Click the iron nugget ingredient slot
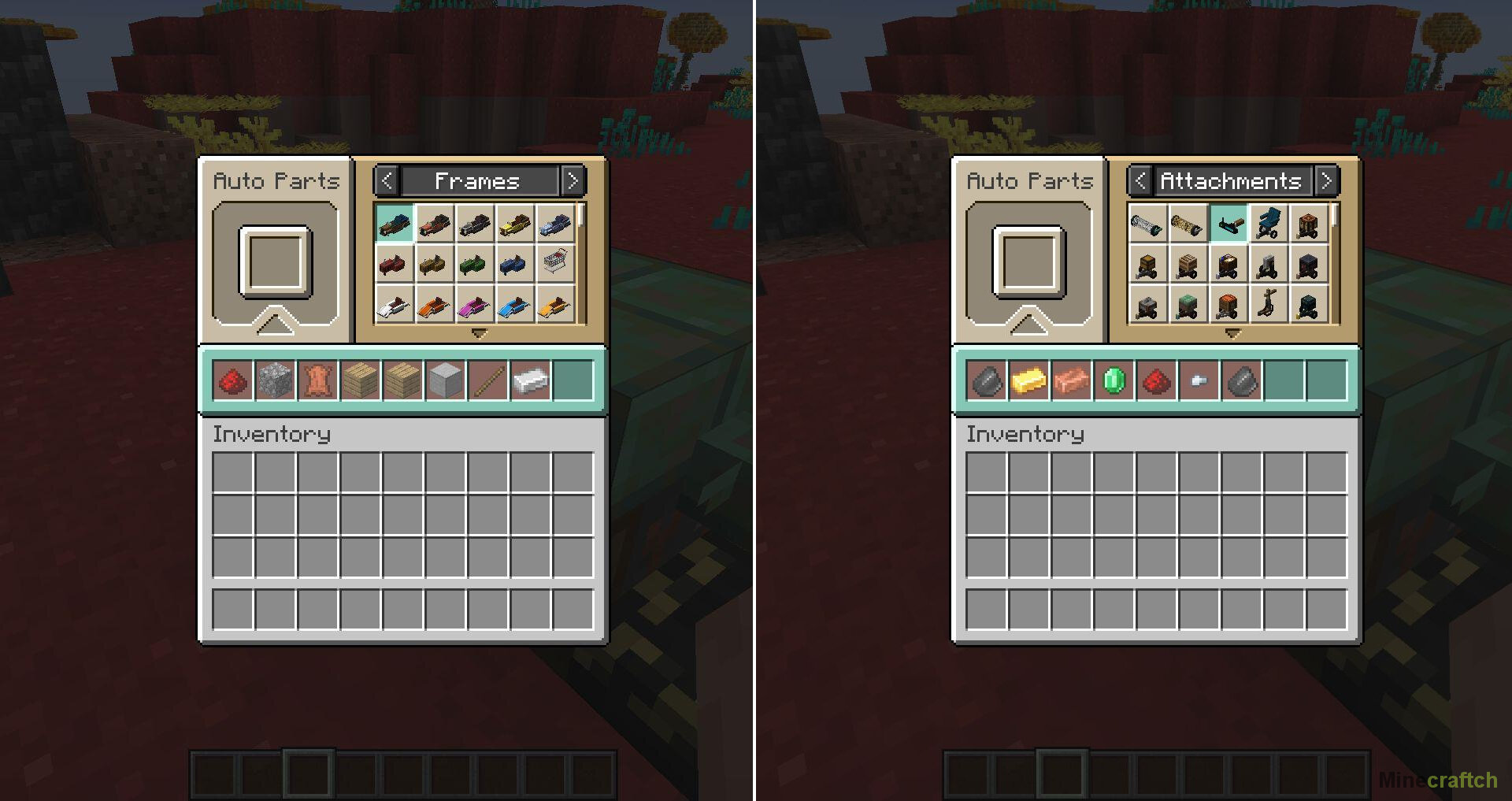The width and height of the screenshot is (1512, 801). 1199,381
